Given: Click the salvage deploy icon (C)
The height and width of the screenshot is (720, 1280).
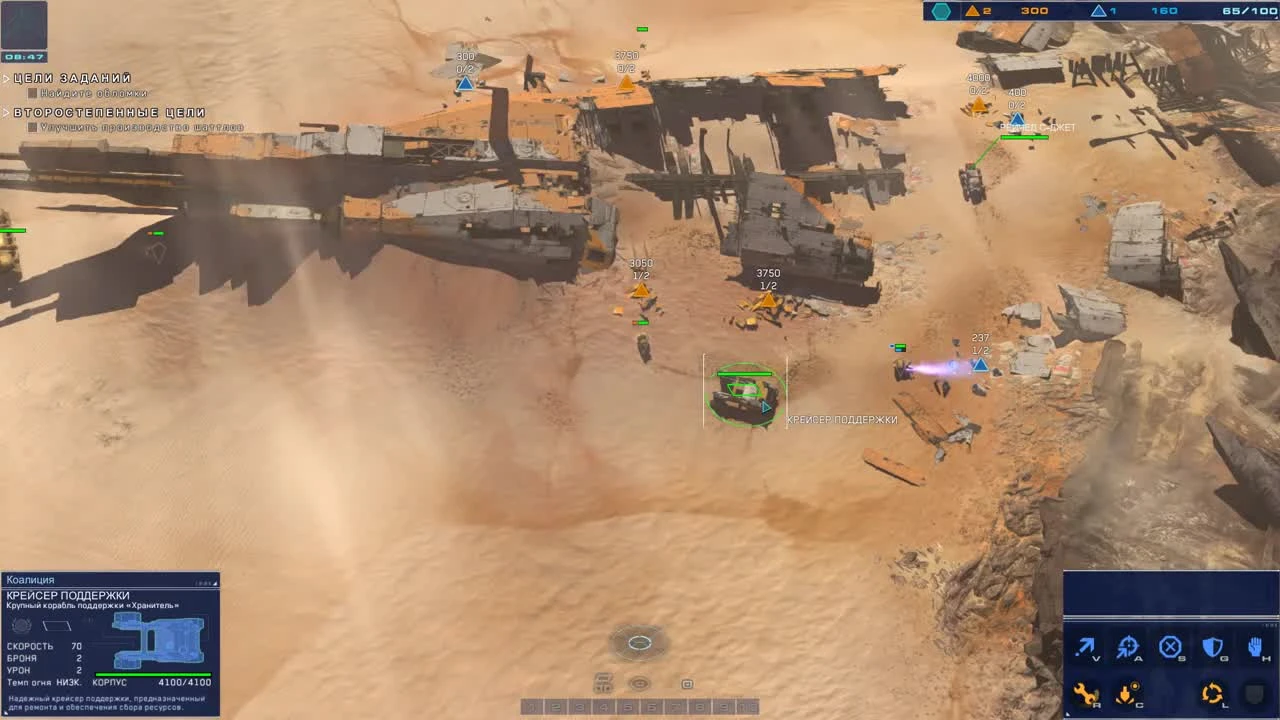Looking at the screenshot, I should pos(1125,693).
